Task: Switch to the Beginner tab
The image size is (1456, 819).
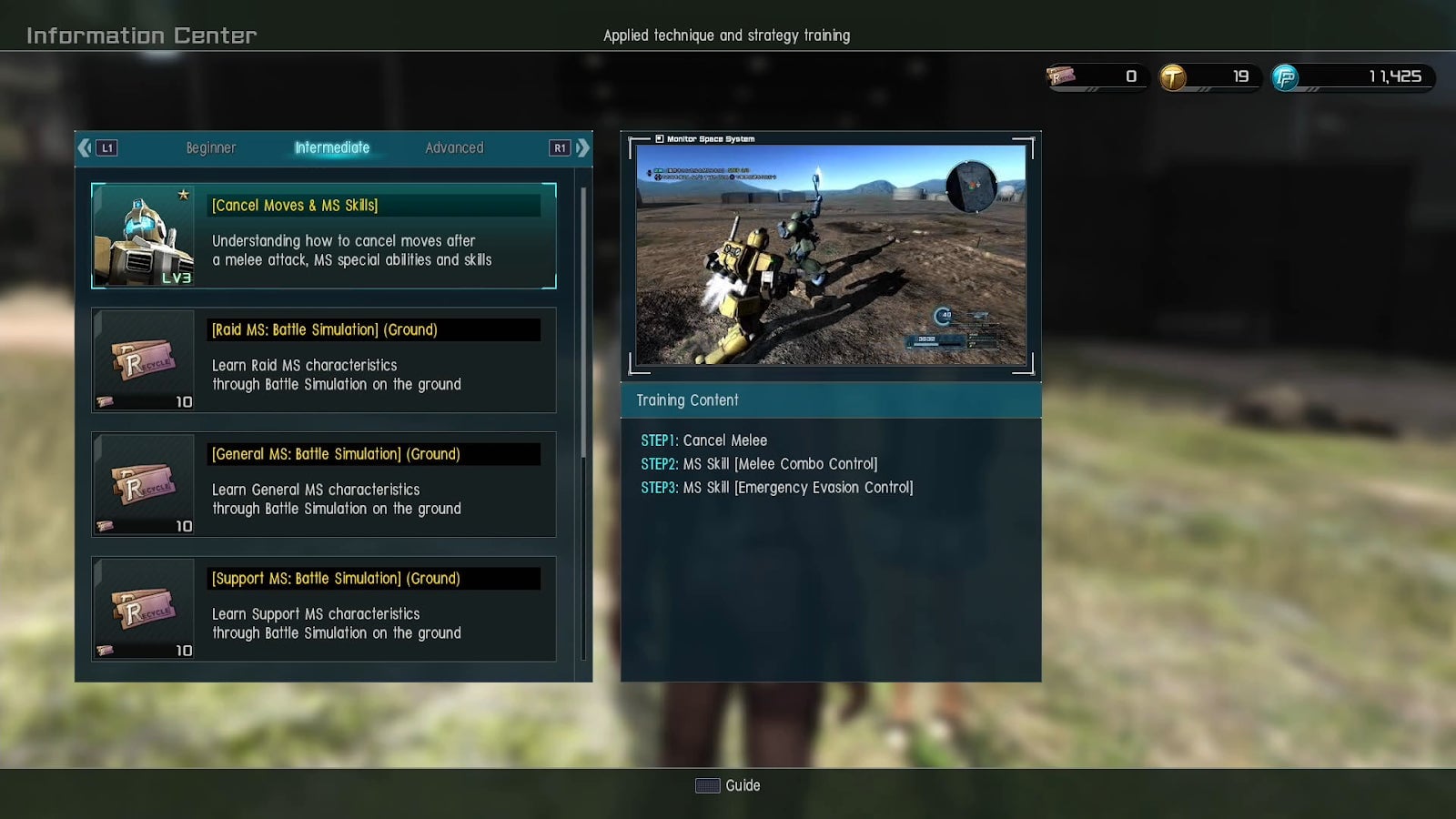Action: [x=210, y=147]
